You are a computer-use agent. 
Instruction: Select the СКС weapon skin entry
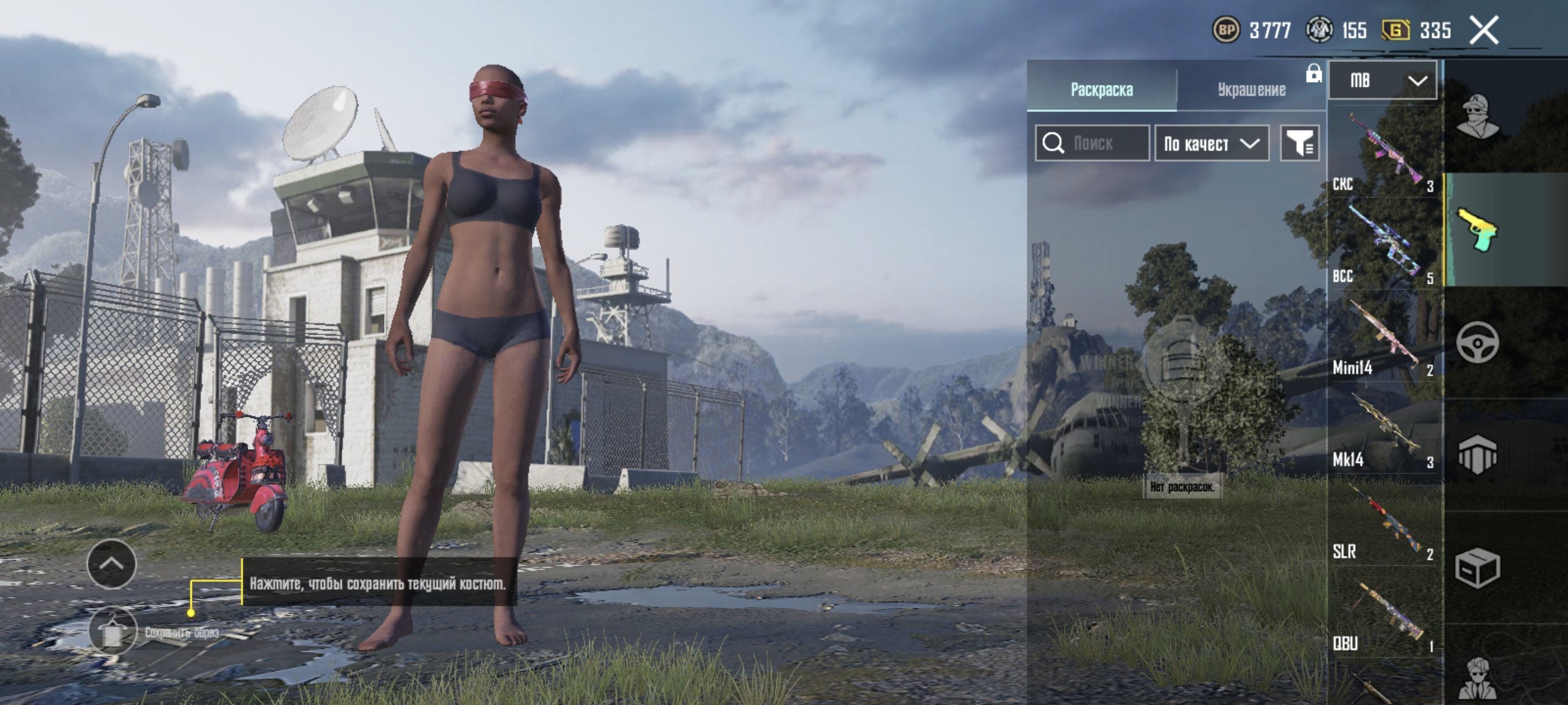[1383, 152]
